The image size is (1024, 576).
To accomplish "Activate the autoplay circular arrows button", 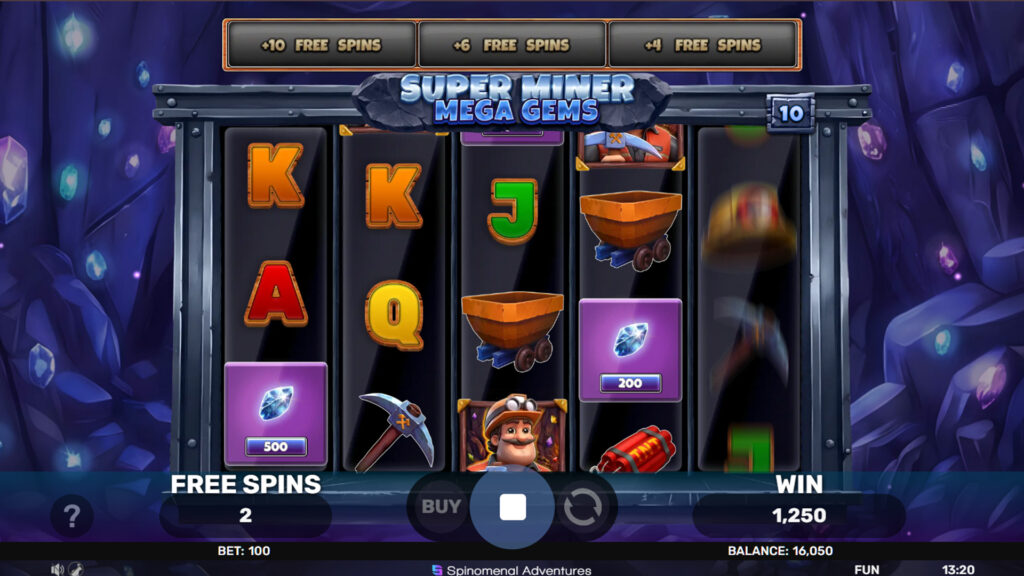I will tap(582, 507).
